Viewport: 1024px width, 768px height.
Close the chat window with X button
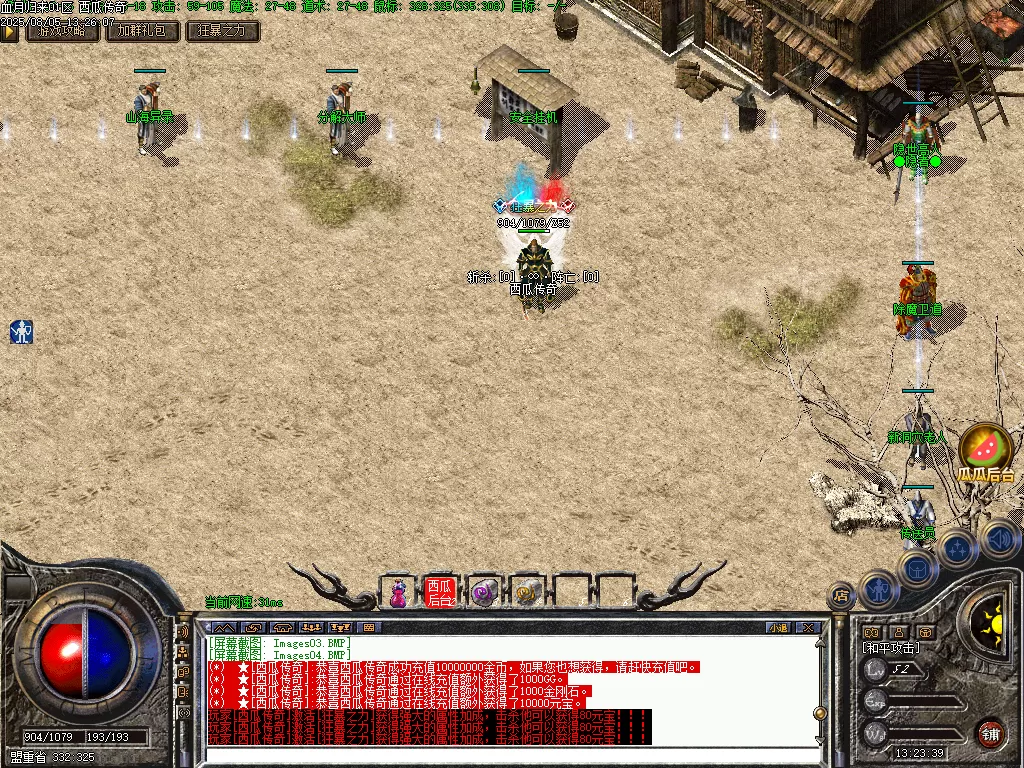click(808, 628)
